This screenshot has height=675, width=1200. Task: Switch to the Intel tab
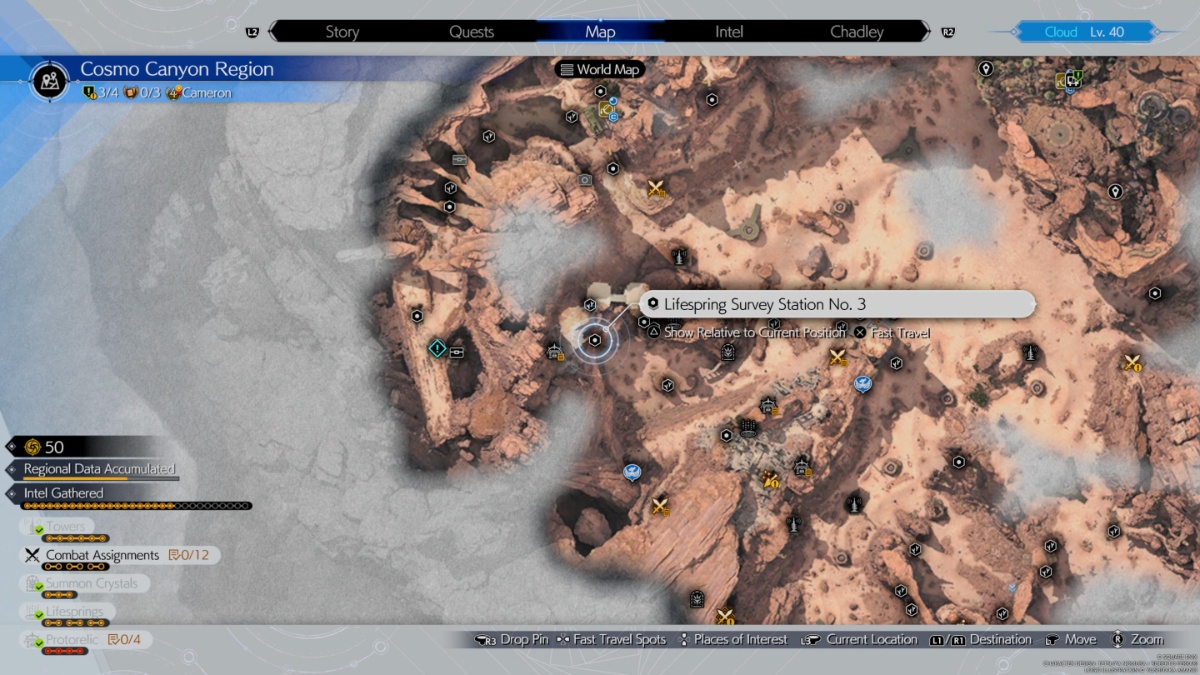click(729, 32)
